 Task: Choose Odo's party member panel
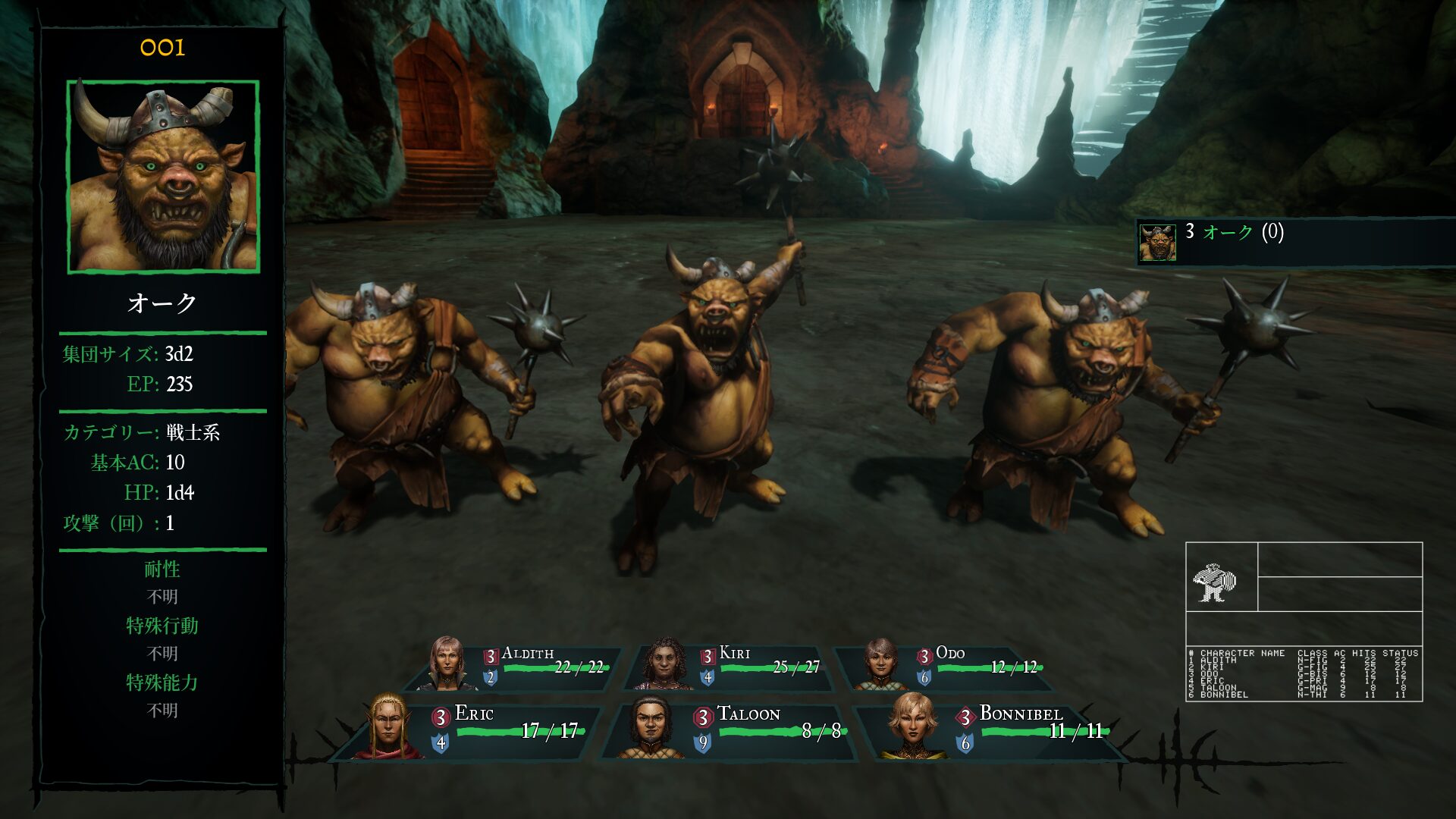click(948, 667)
